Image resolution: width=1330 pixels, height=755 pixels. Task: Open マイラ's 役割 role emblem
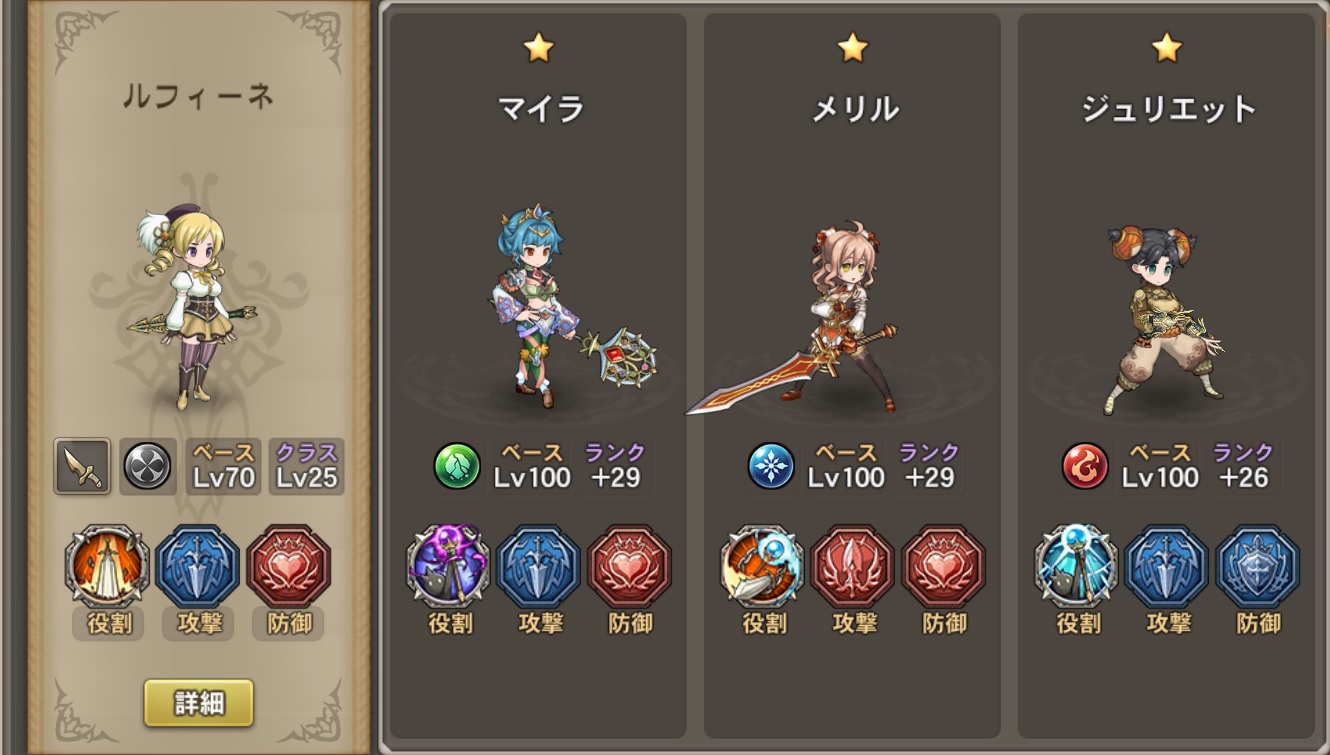coord(448,566)
